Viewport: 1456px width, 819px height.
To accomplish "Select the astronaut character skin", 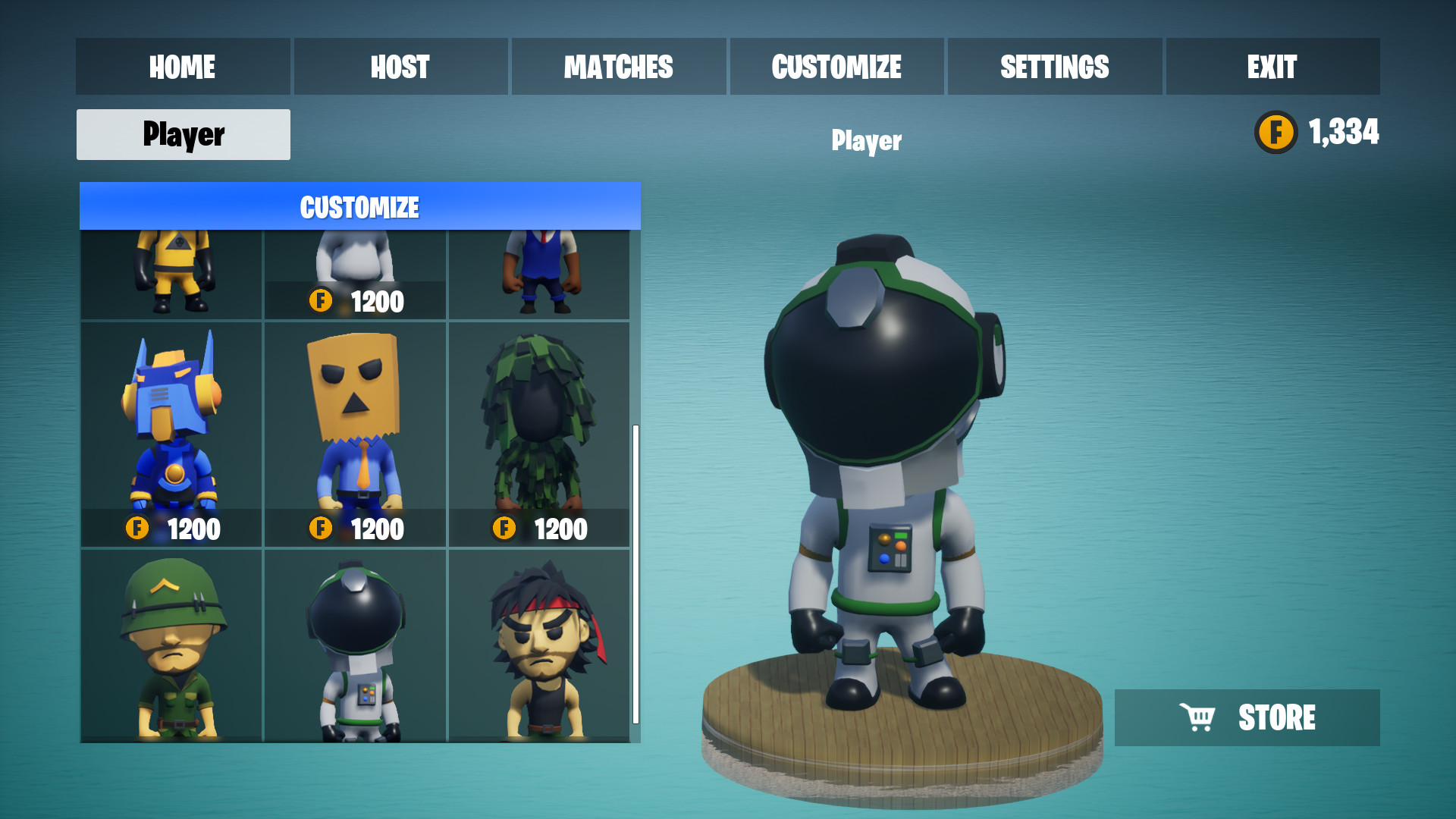I will point(354,645).
